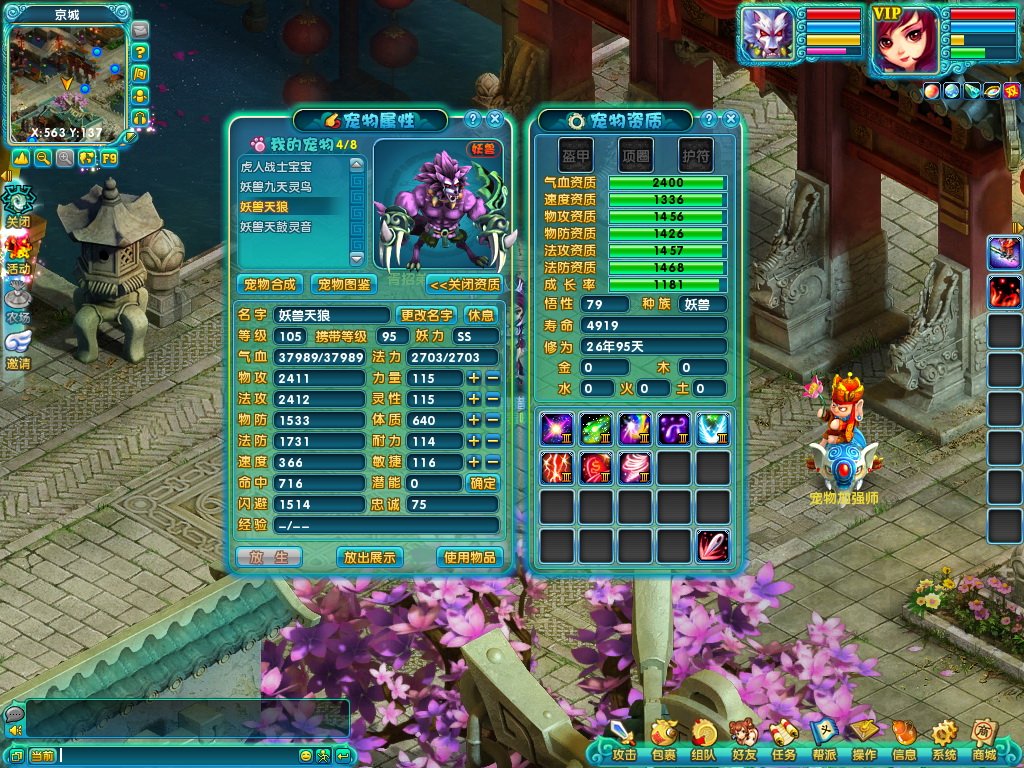Screen dimensions: 1024x768
Task: Open 宠物合成 pet fusion
Action: coord(271,284)
